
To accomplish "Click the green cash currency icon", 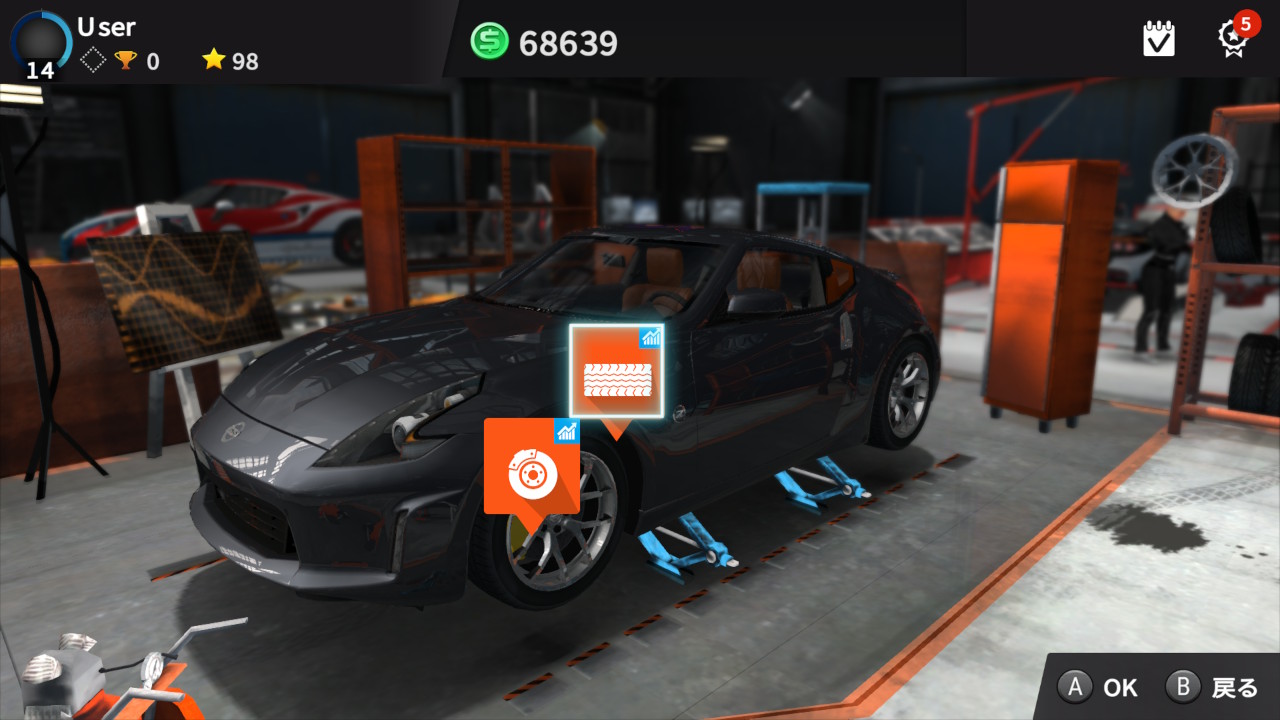I will [x=489, y=42].
